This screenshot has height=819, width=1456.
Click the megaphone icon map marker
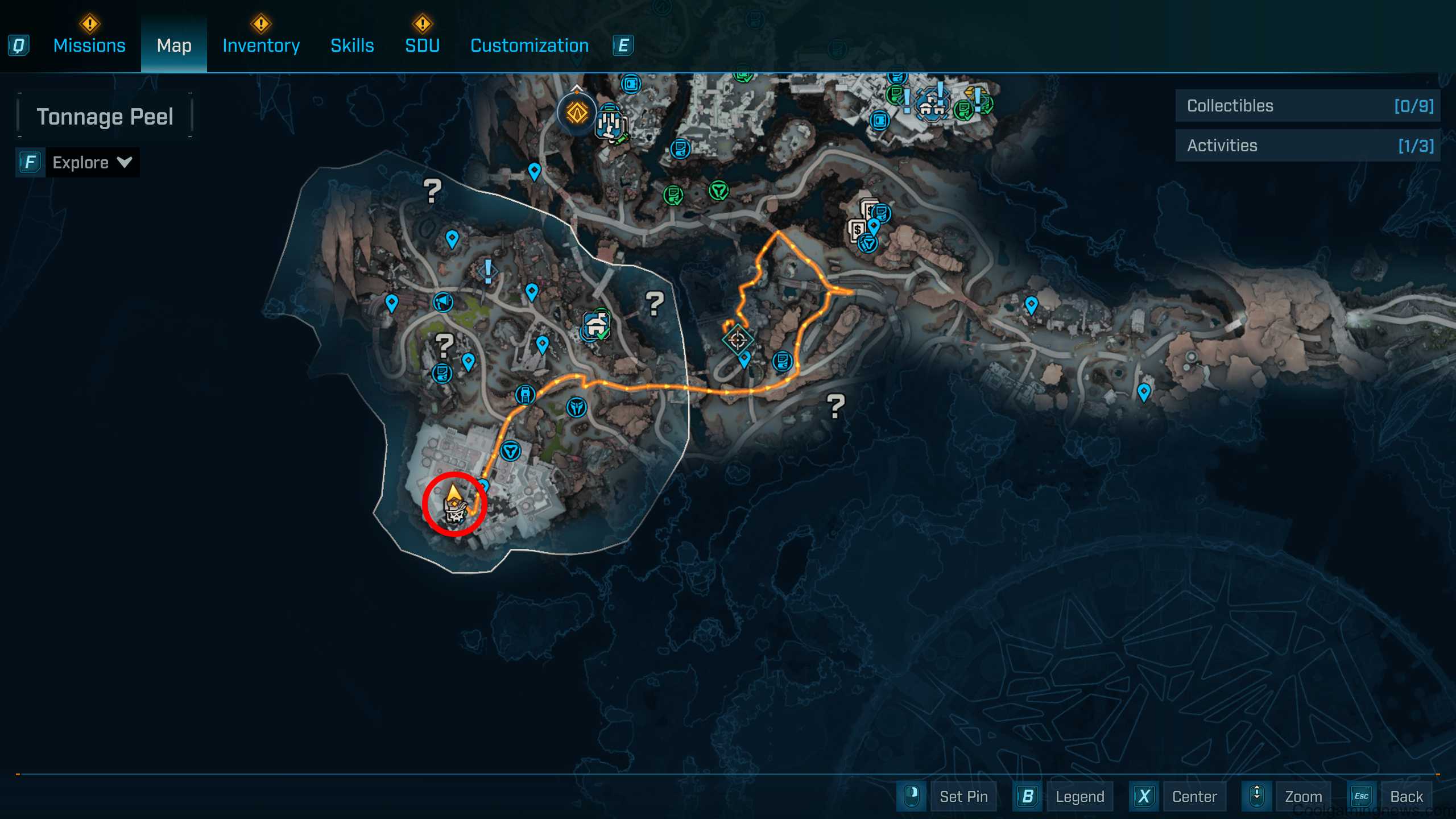(443, 301)
